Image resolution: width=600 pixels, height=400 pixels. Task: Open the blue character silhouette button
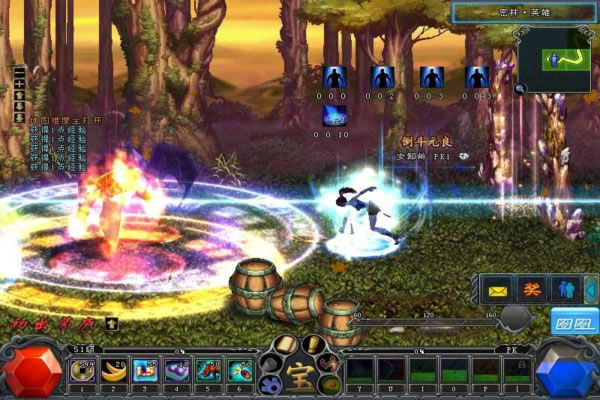click(565, 289)
